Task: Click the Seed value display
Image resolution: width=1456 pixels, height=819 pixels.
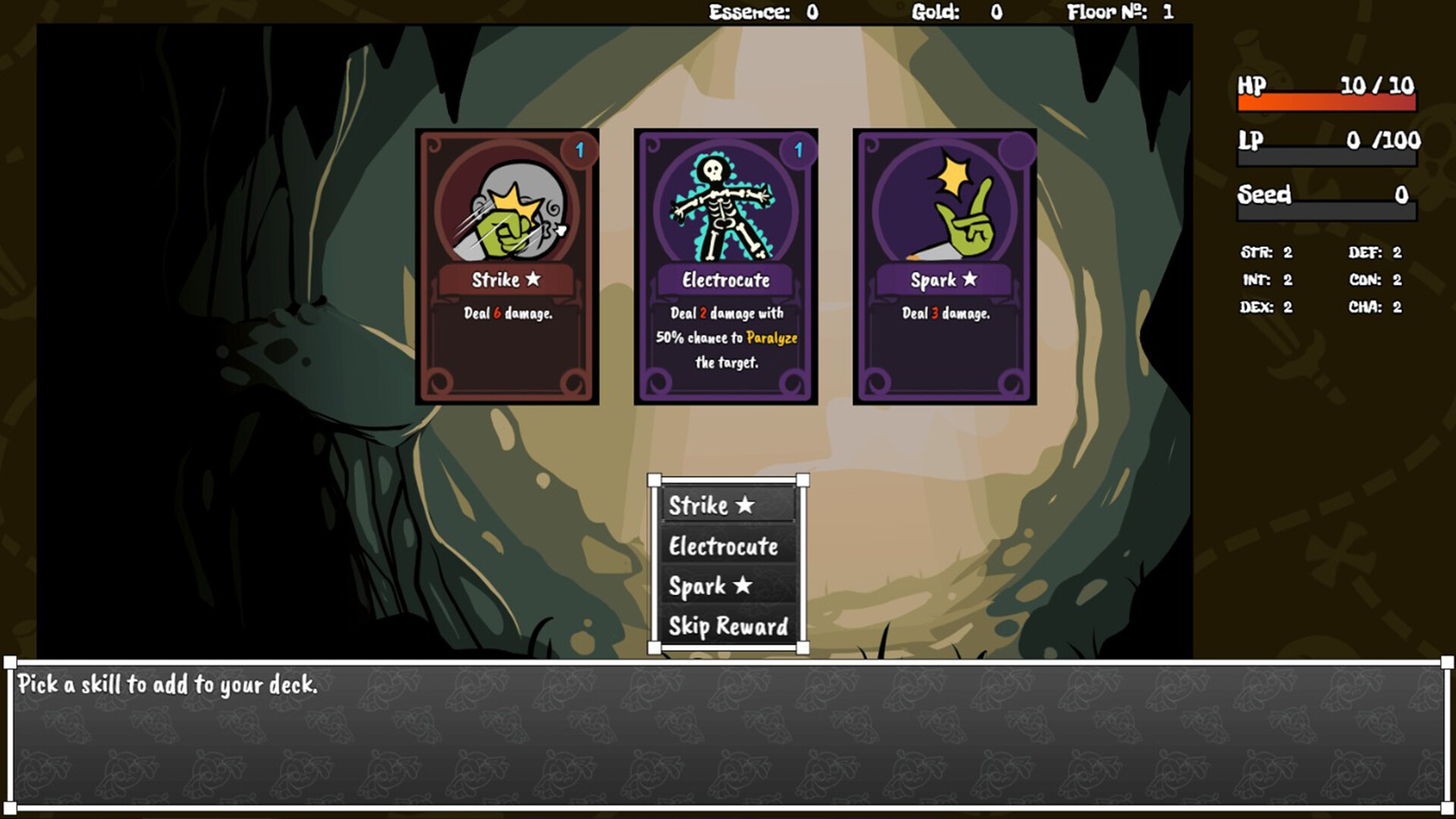Action: [x=1399, y=196]
